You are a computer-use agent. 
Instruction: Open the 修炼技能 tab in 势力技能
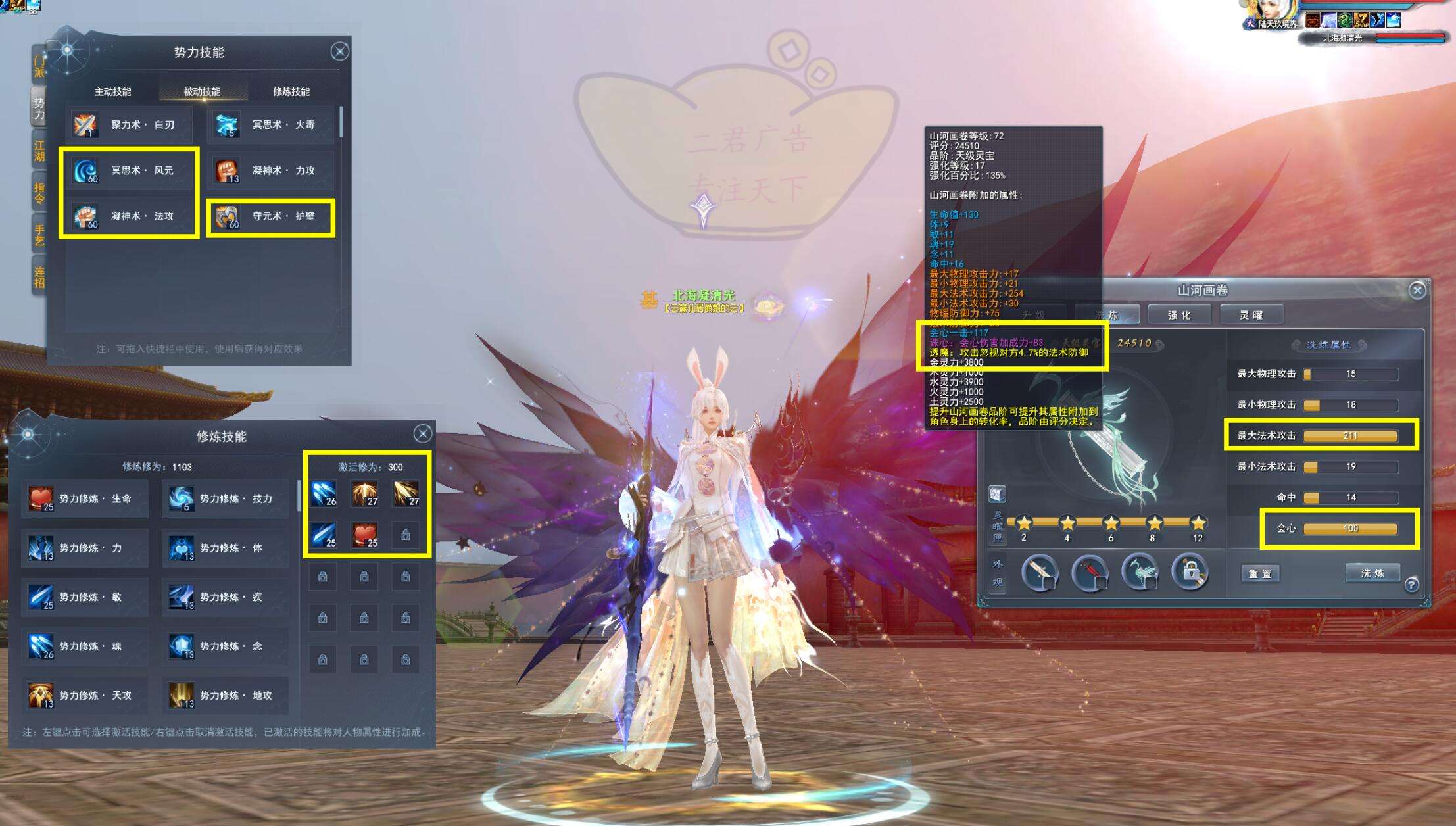coord(291,91)
